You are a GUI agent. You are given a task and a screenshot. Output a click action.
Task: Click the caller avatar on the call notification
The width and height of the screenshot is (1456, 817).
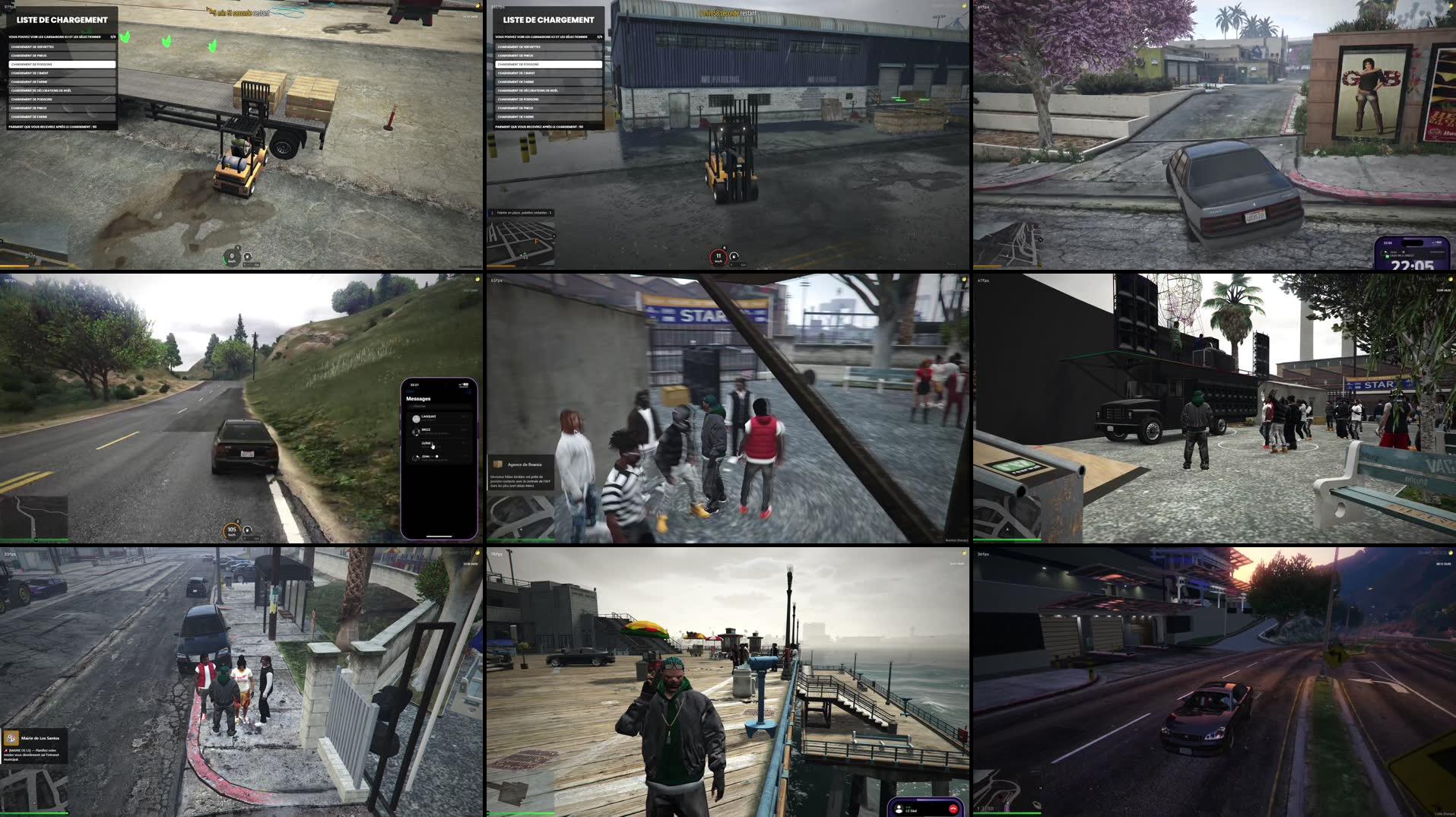[x=899, y=808]
